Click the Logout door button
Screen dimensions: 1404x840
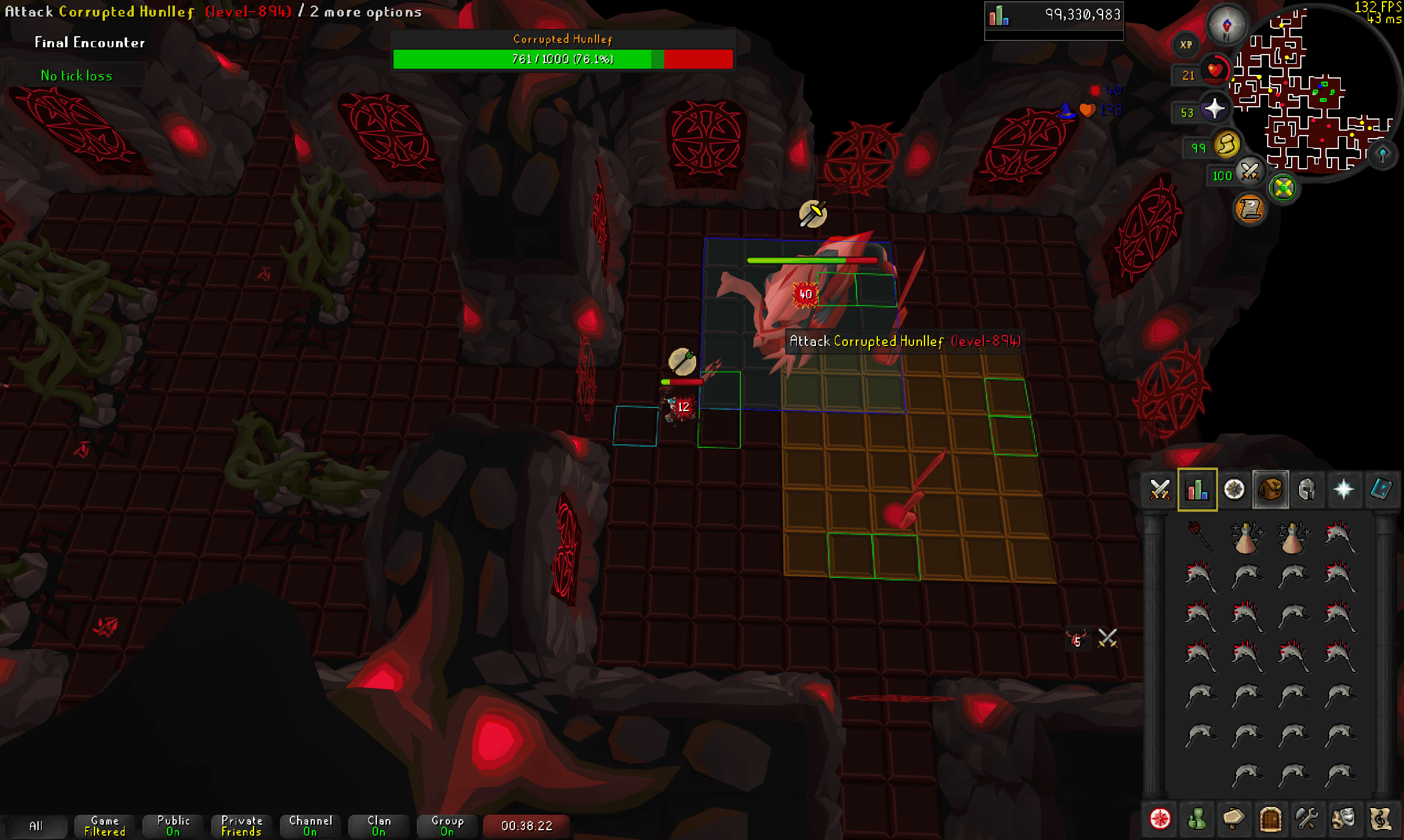coord(1271,819)
